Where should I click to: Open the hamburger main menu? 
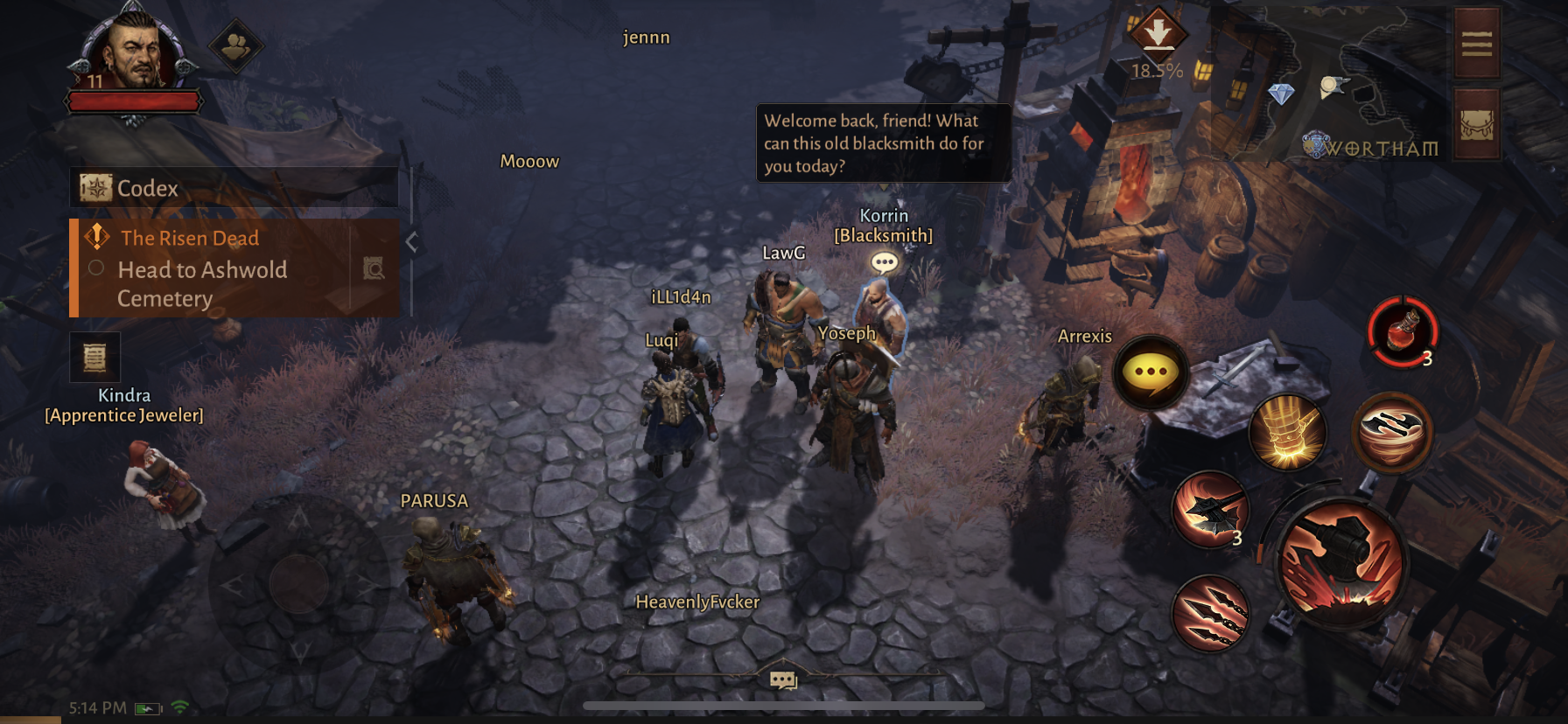pos(1477,44)
